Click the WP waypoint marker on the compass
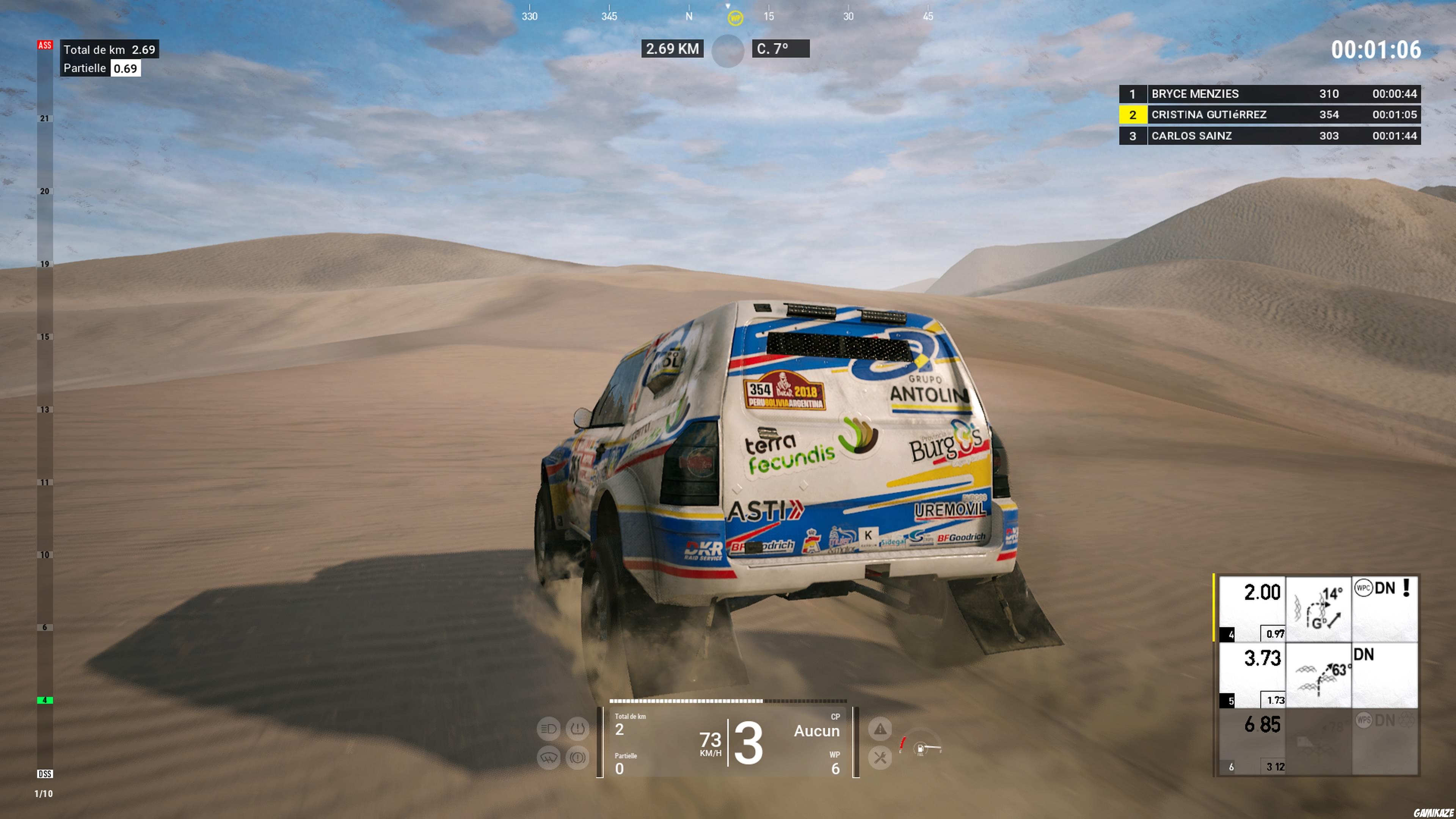This screenshot has height=819, width=1456. point(735,19)
